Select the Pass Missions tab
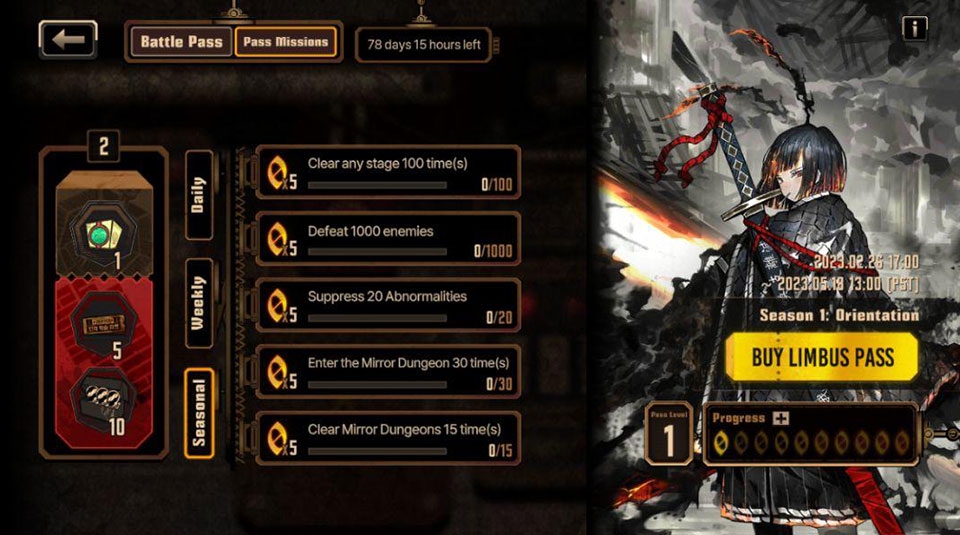The width and height of the screenshot is (960, 535). click(286, 42)
